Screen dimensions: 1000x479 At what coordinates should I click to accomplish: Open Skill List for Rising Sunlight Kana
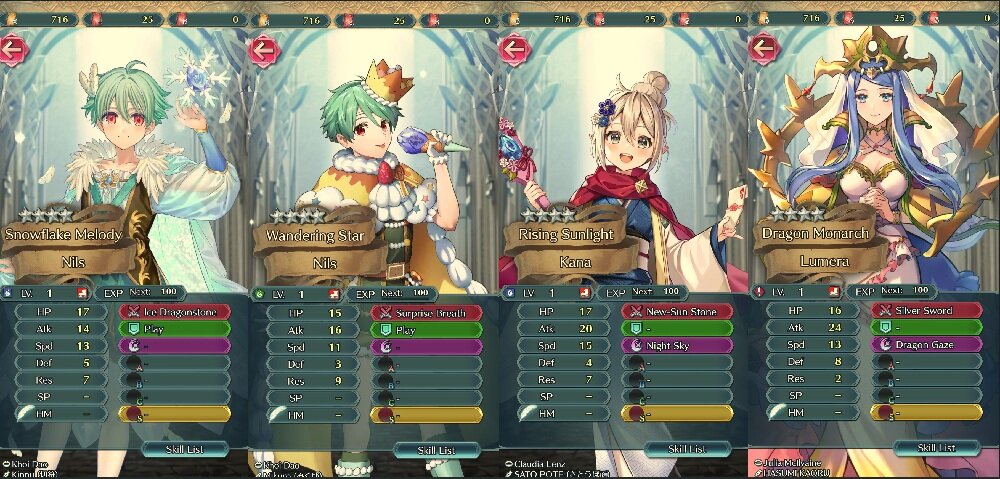pos(685,449)
